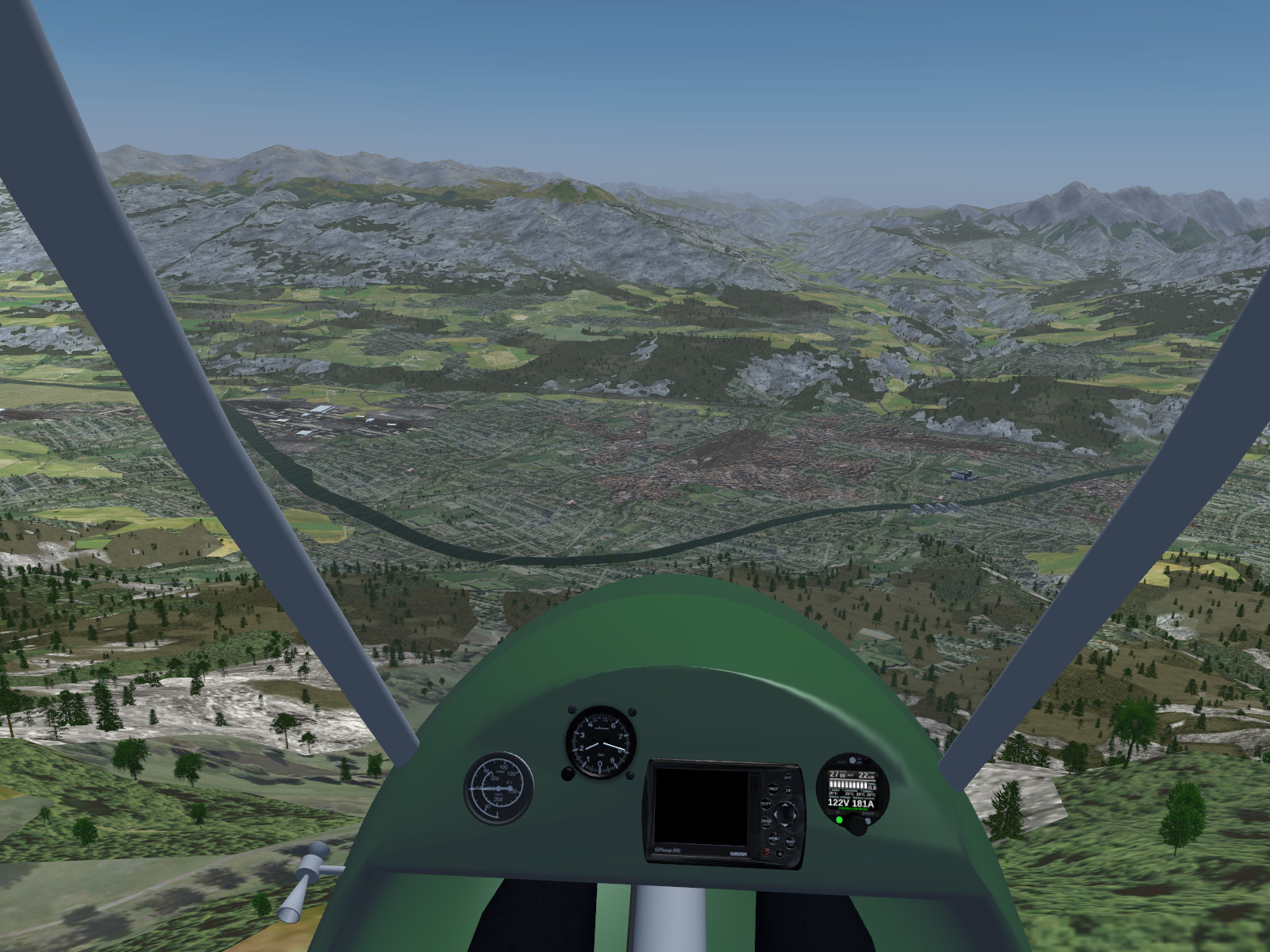Adjust the altimeter pressure setting knob
The width and height of the screenshot is (1270, 952).
568,773
